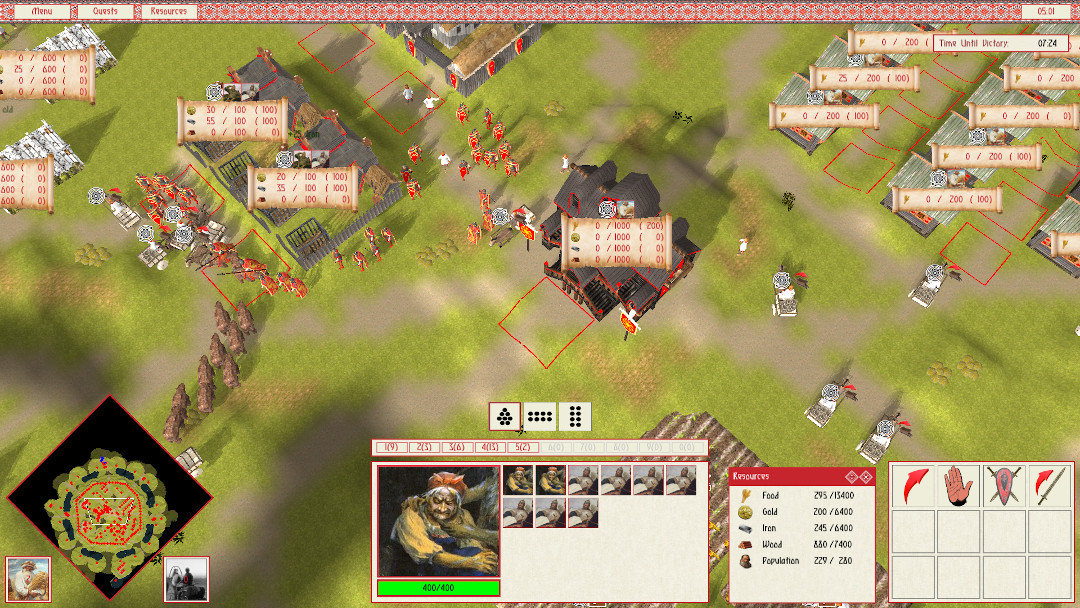Viewport: 1080px width, 608px height.
Task: Choose the two-column formation button
Action: tap(575, 416)
